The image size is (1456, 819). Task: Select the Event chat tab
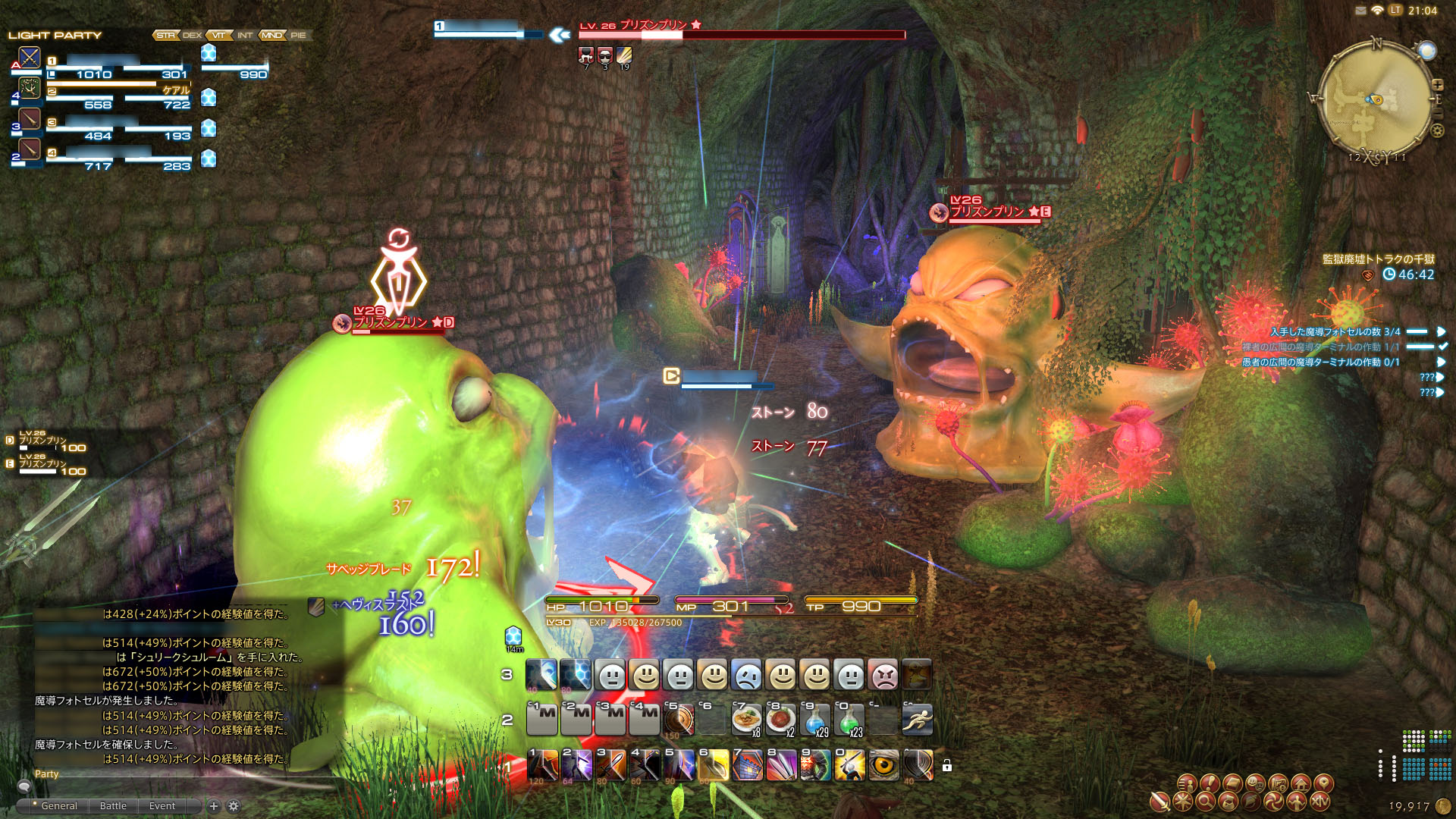click(x=162, y=806)
